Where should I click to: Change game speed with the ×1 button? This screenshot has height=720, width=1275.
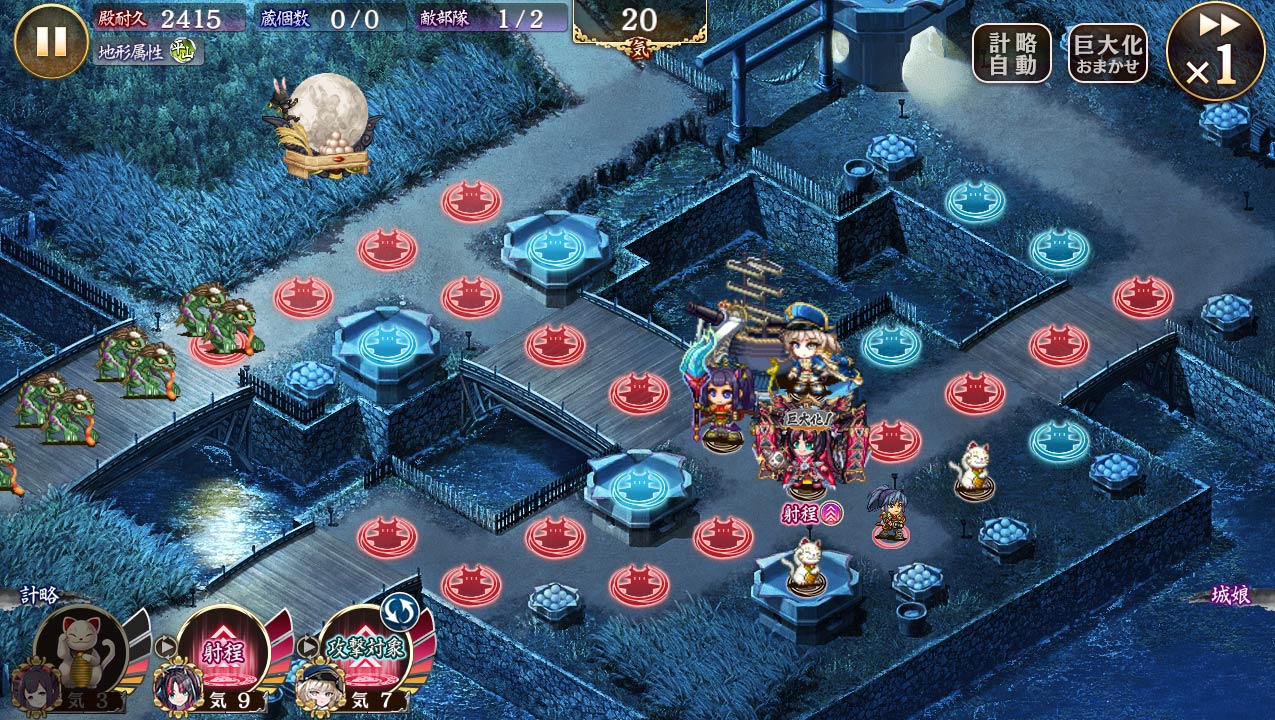point(1215,51)
